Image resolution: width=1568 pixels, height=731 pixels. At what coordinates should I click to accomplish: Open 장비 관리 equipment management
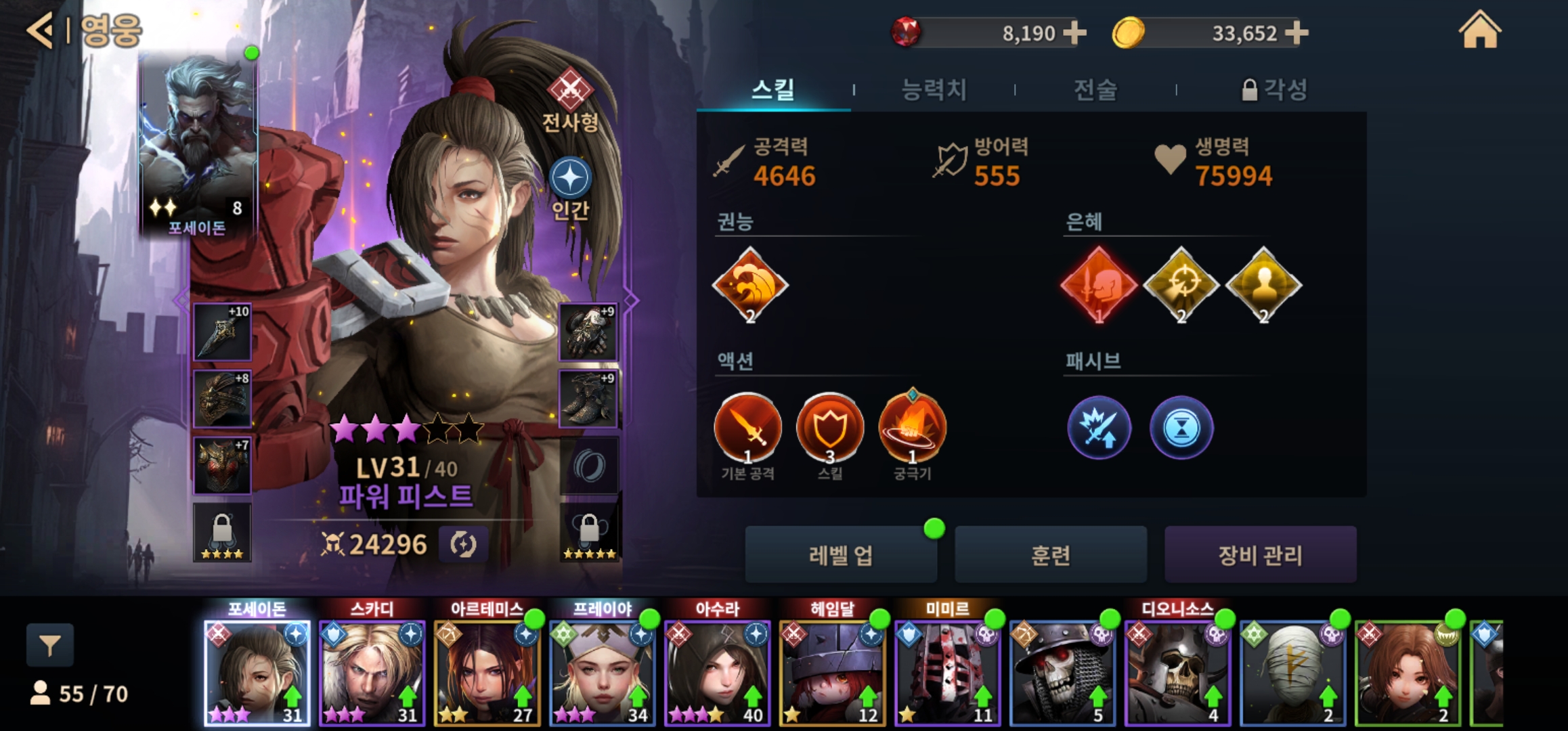(1260, 555)
